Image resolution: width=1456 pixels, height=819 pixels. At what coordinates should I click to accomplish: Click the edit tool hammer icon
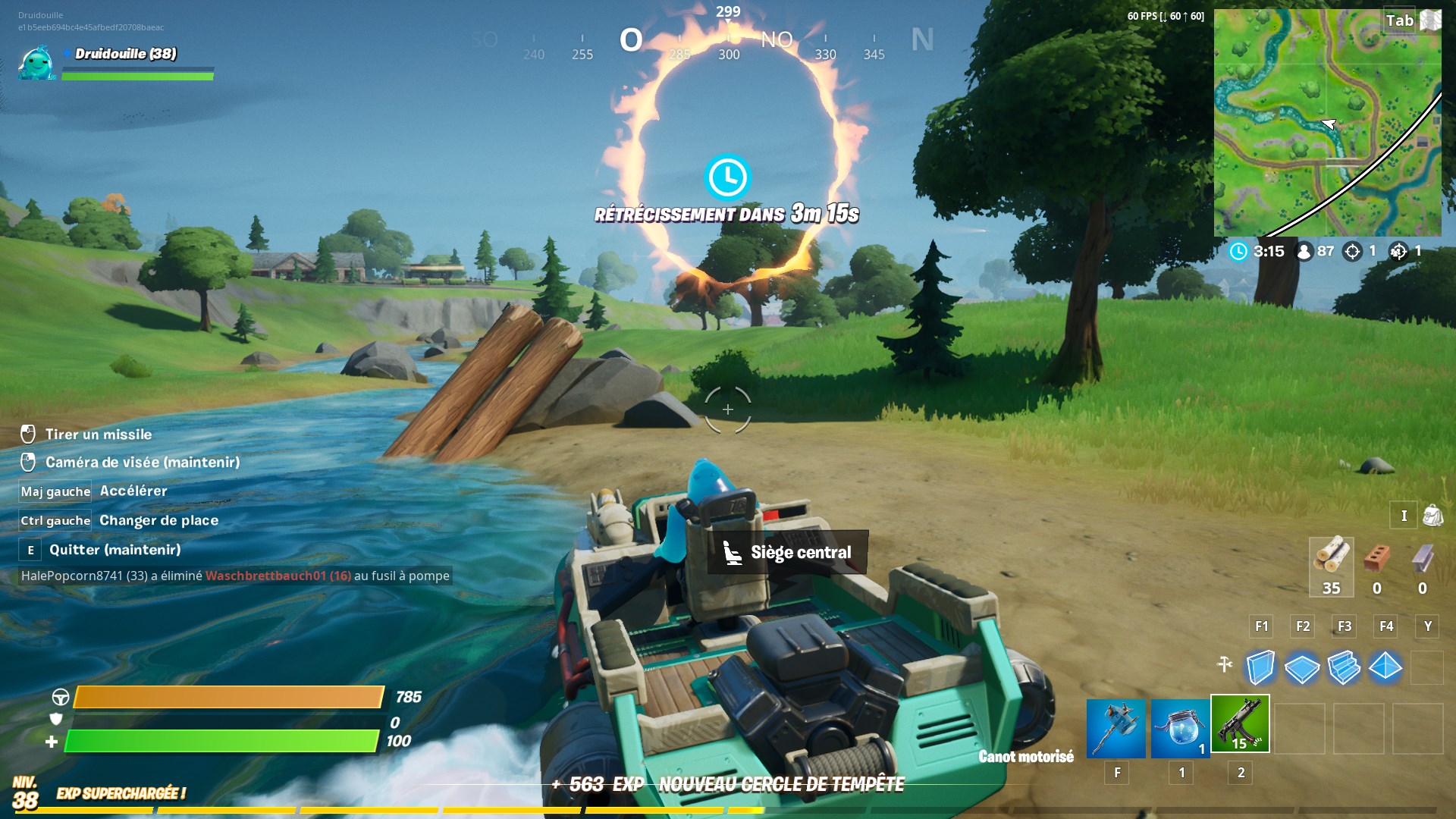tap(1224, 661)
